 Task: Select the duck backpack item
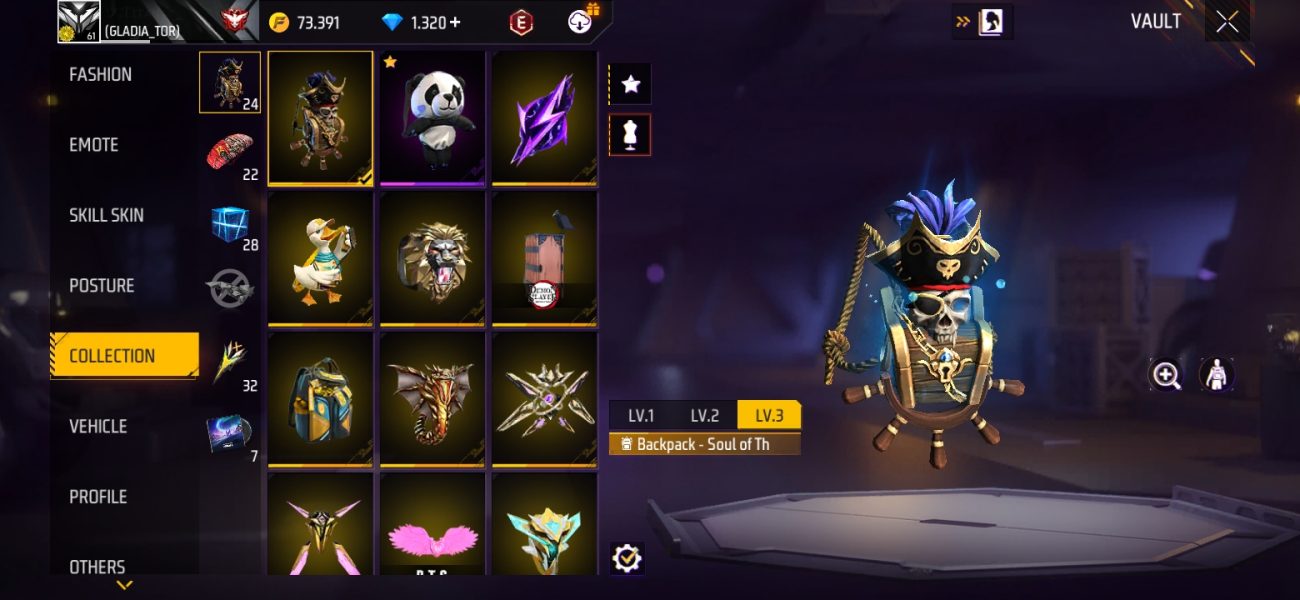pyautogui.click(x=321, y=259)
